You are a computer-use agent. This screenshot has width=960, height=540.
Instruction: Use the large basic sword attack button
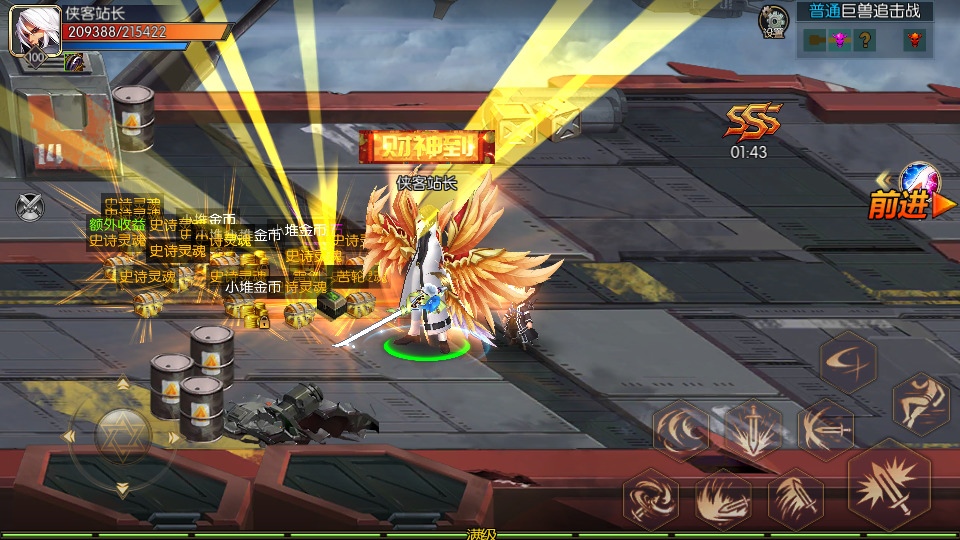point(889,485)
